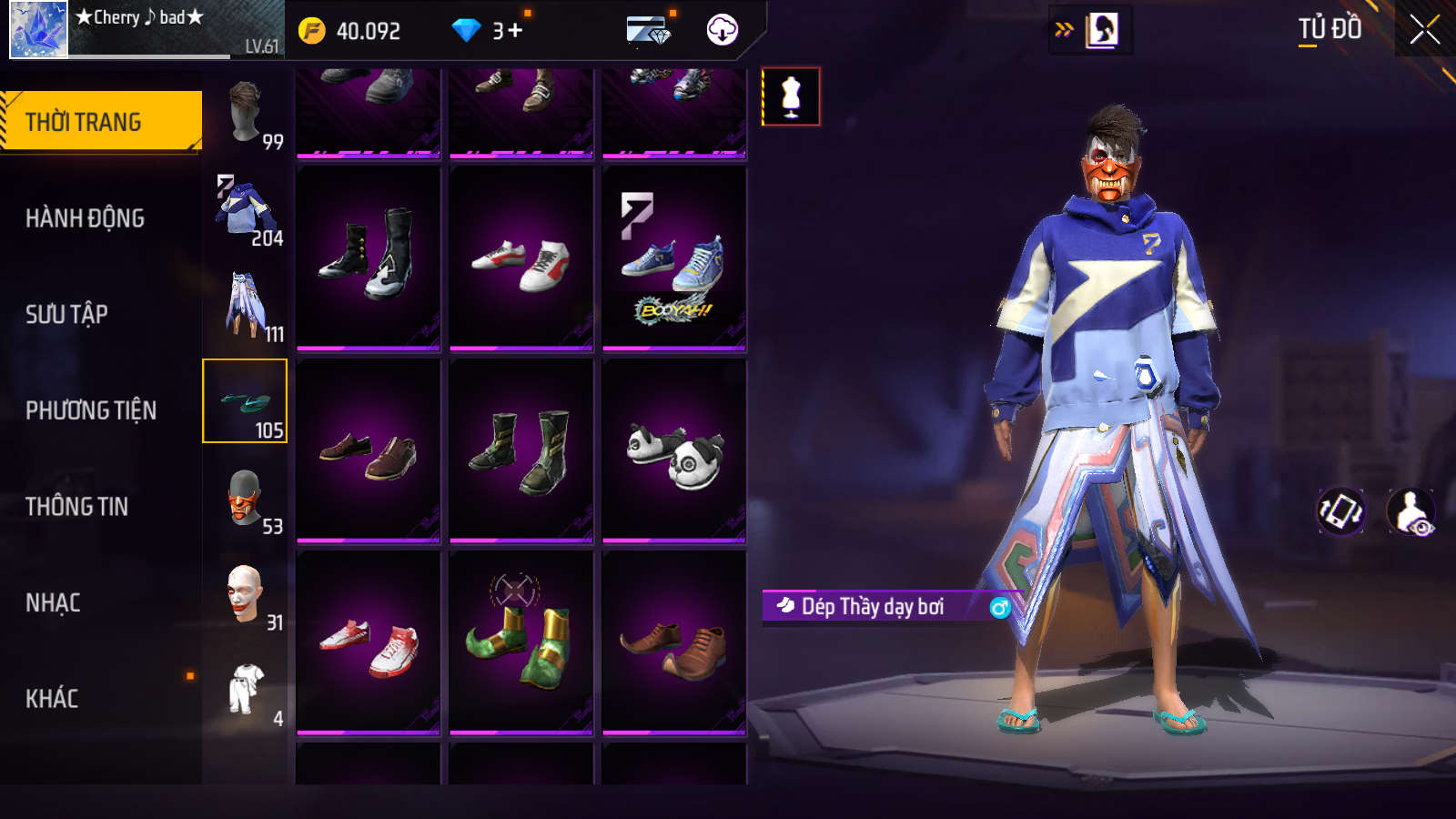Equip the green elf shoes
Image resolution: width=1456 pixels, height=819 pixels.
tap(521, 643)
